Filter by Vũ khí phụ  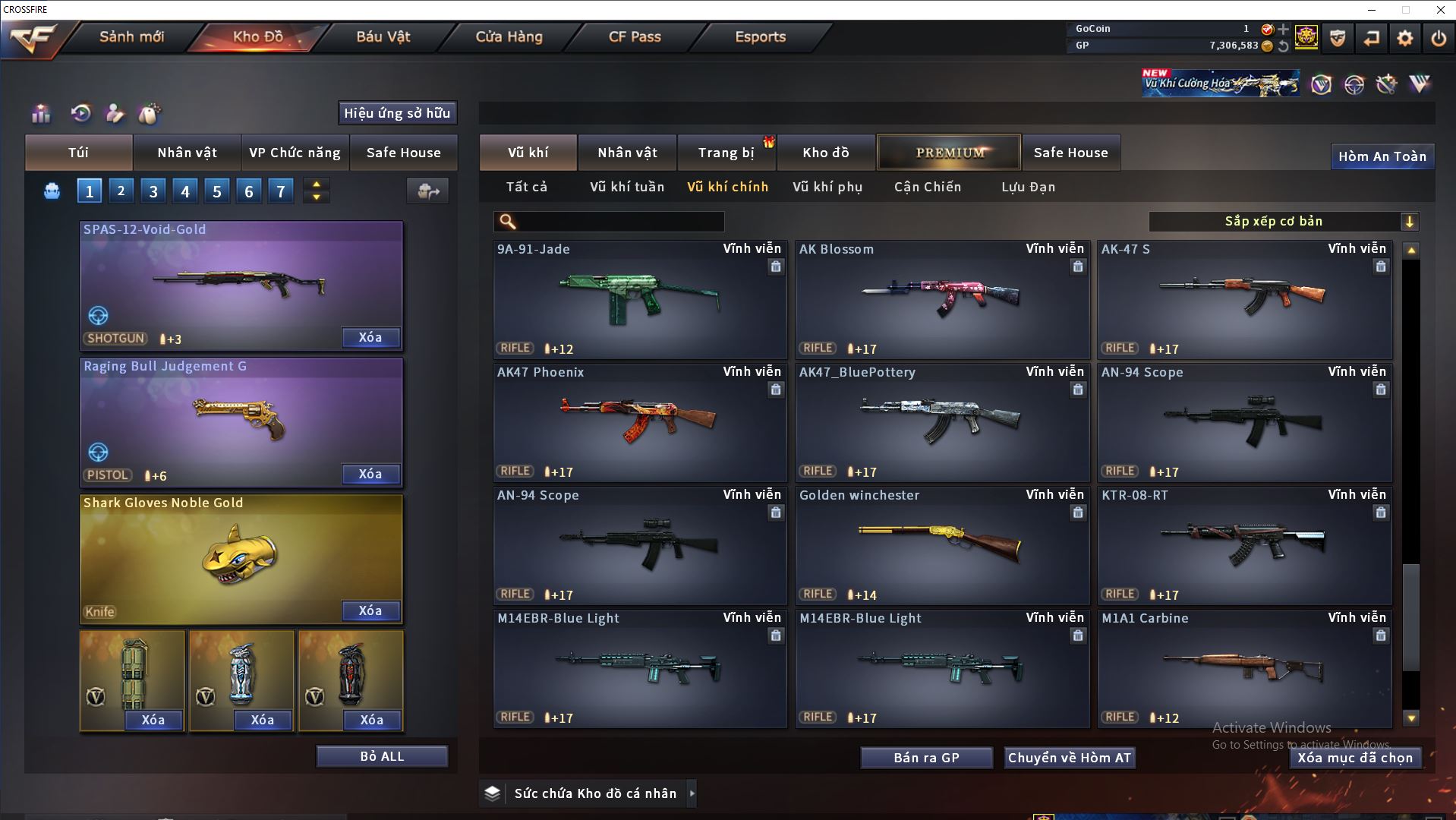[x=827, y=187]
